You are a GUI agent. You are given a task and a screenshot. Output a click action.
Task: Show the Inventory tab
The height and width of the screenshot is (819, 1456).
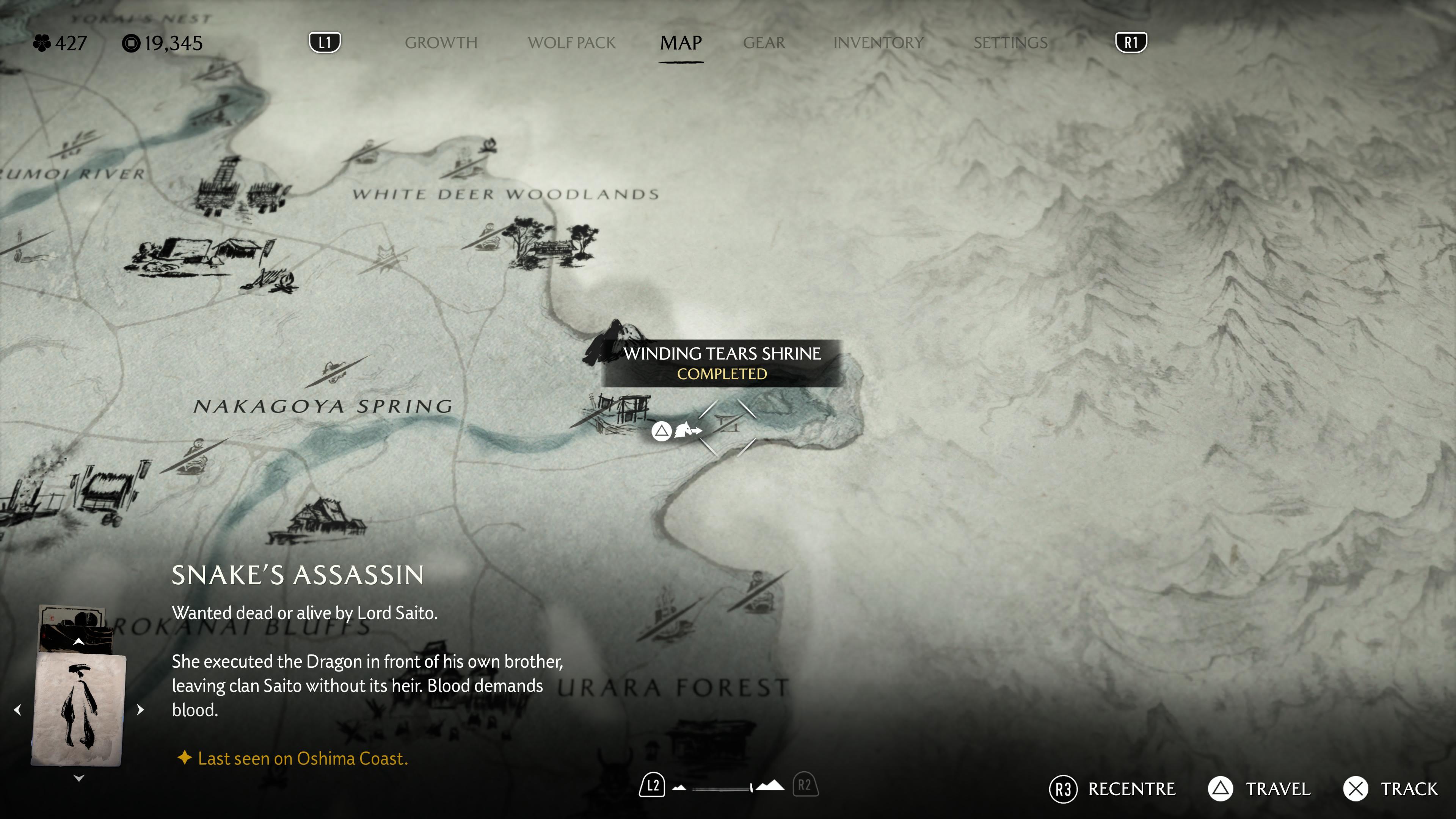878,43
